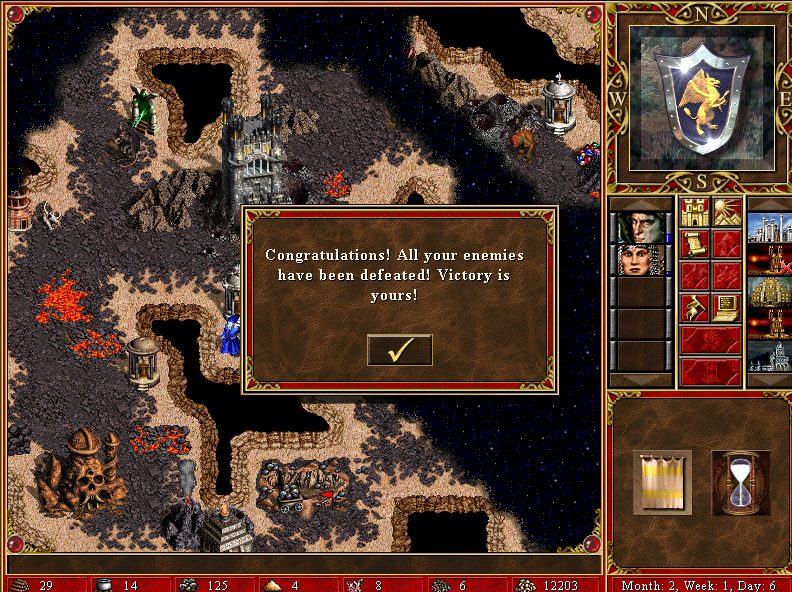Open adventure options with the trumpet icon

pyautogui.click(x=694, y=308)
